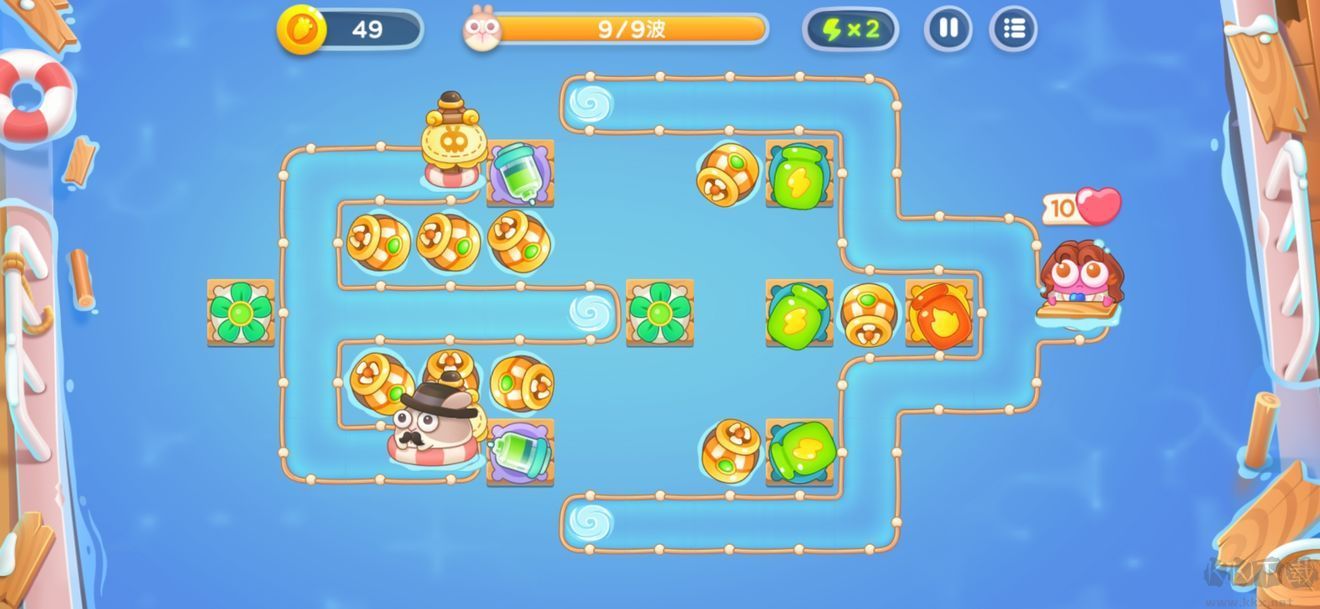Pause the game

pyautogui.click(x=947, y=29)
